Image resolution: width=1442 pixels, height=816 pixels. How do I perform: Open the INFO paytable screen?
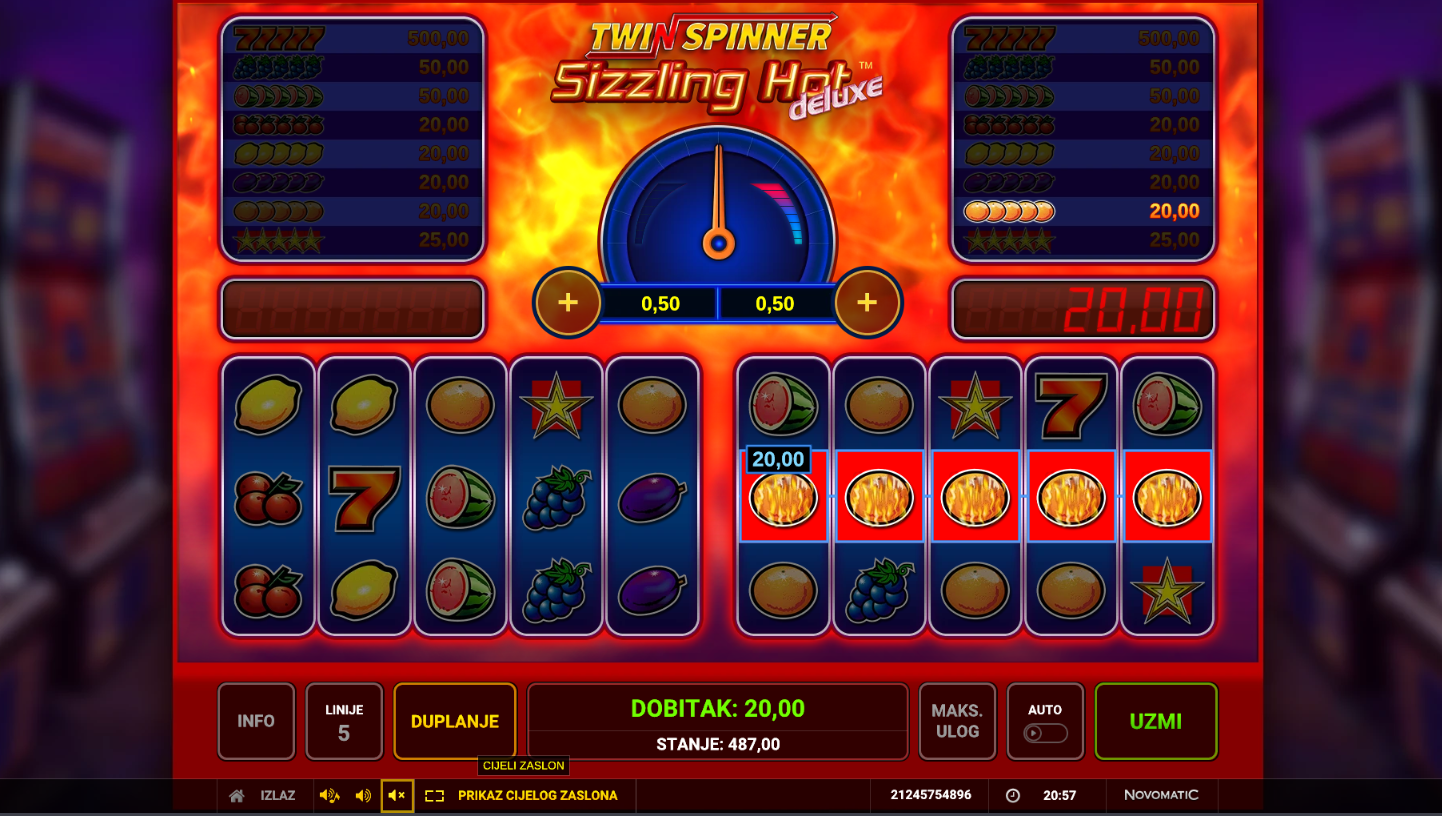(256, 721)
